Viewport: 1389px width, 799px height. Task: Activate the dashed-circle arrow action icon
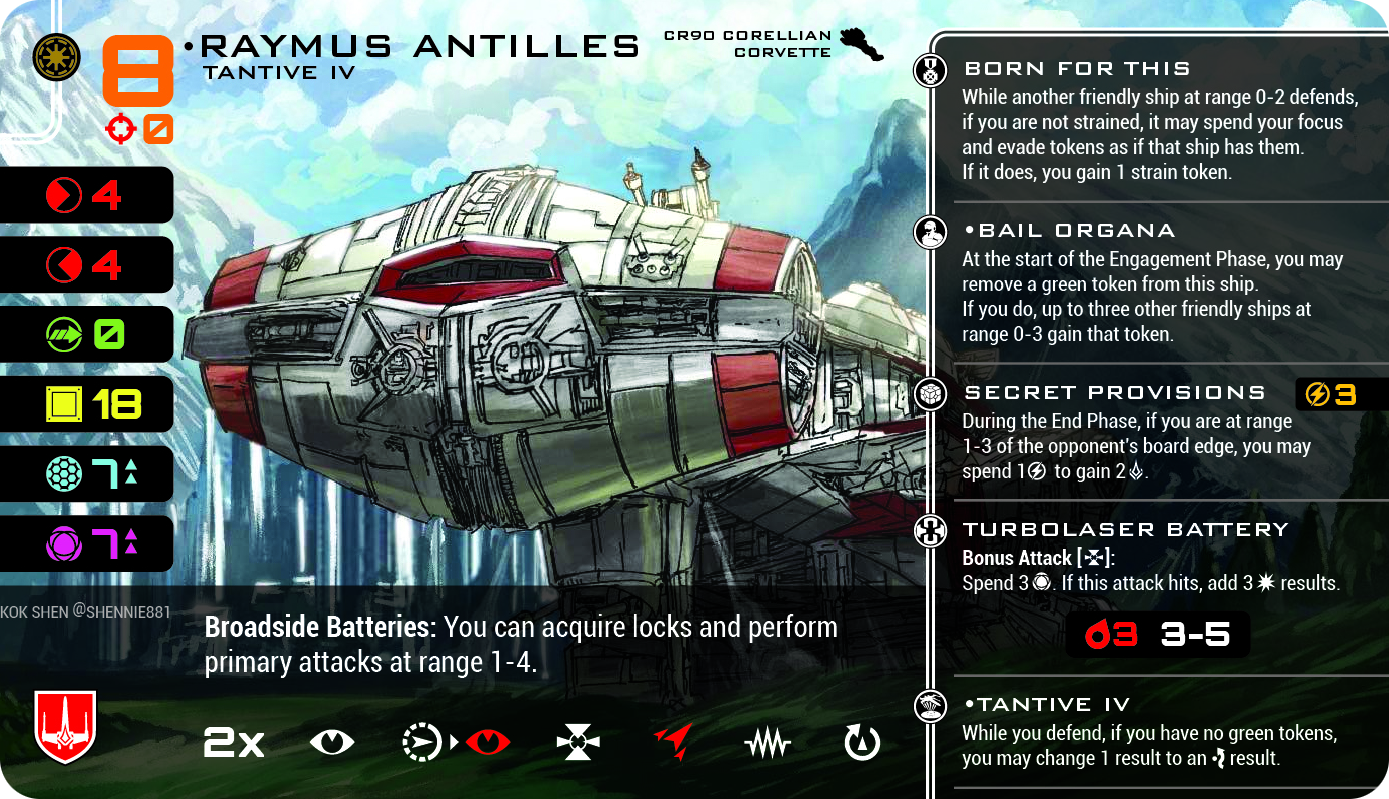tap(420, 742)
